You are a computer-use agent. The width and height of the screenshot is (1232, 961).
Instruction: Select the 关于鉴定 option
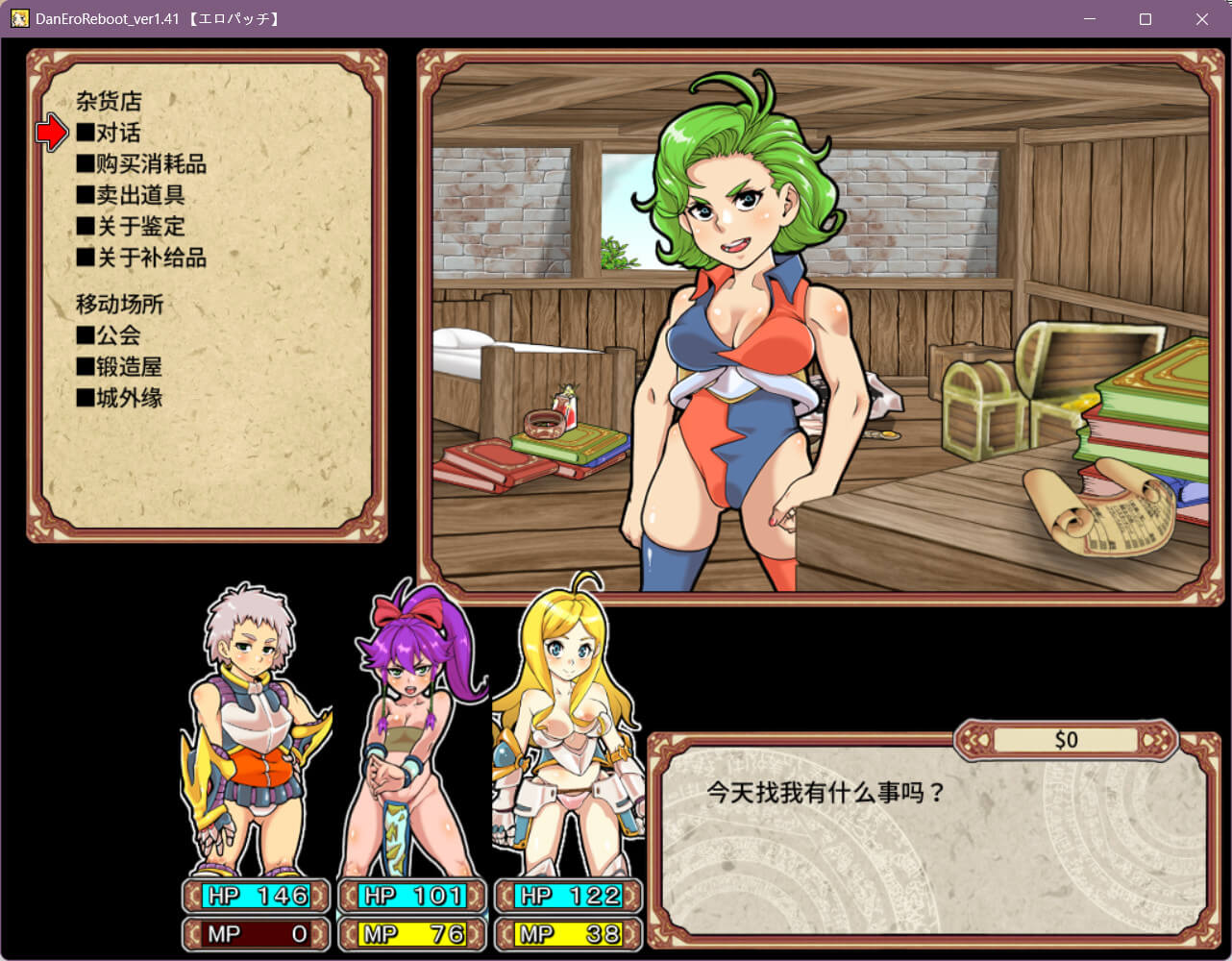pyautogui.click(x=139, y=227)
